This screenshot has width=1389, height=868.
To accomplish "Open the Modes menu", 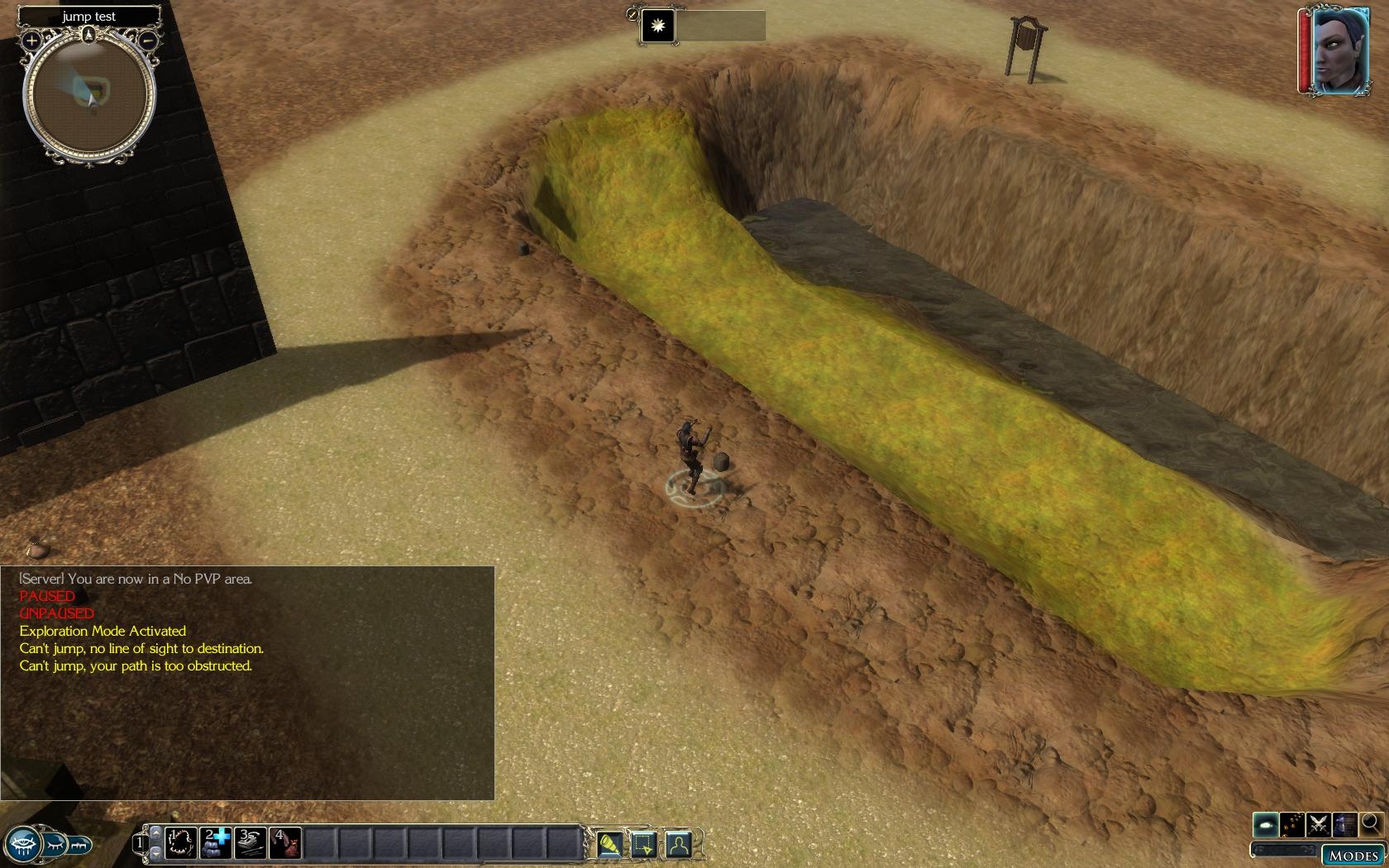I will point(1353,856).
